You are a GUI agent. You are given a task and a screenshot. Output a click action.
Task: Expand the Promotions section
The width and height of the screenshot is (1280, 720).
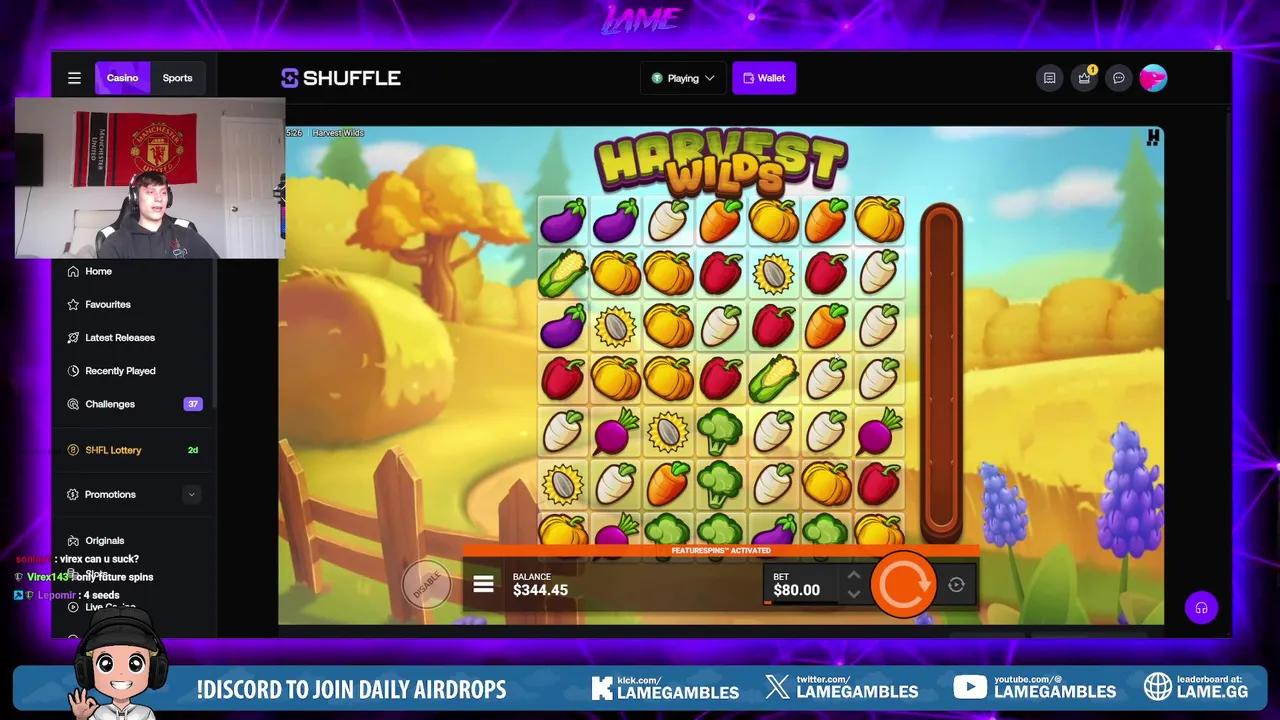coord(110,494)
